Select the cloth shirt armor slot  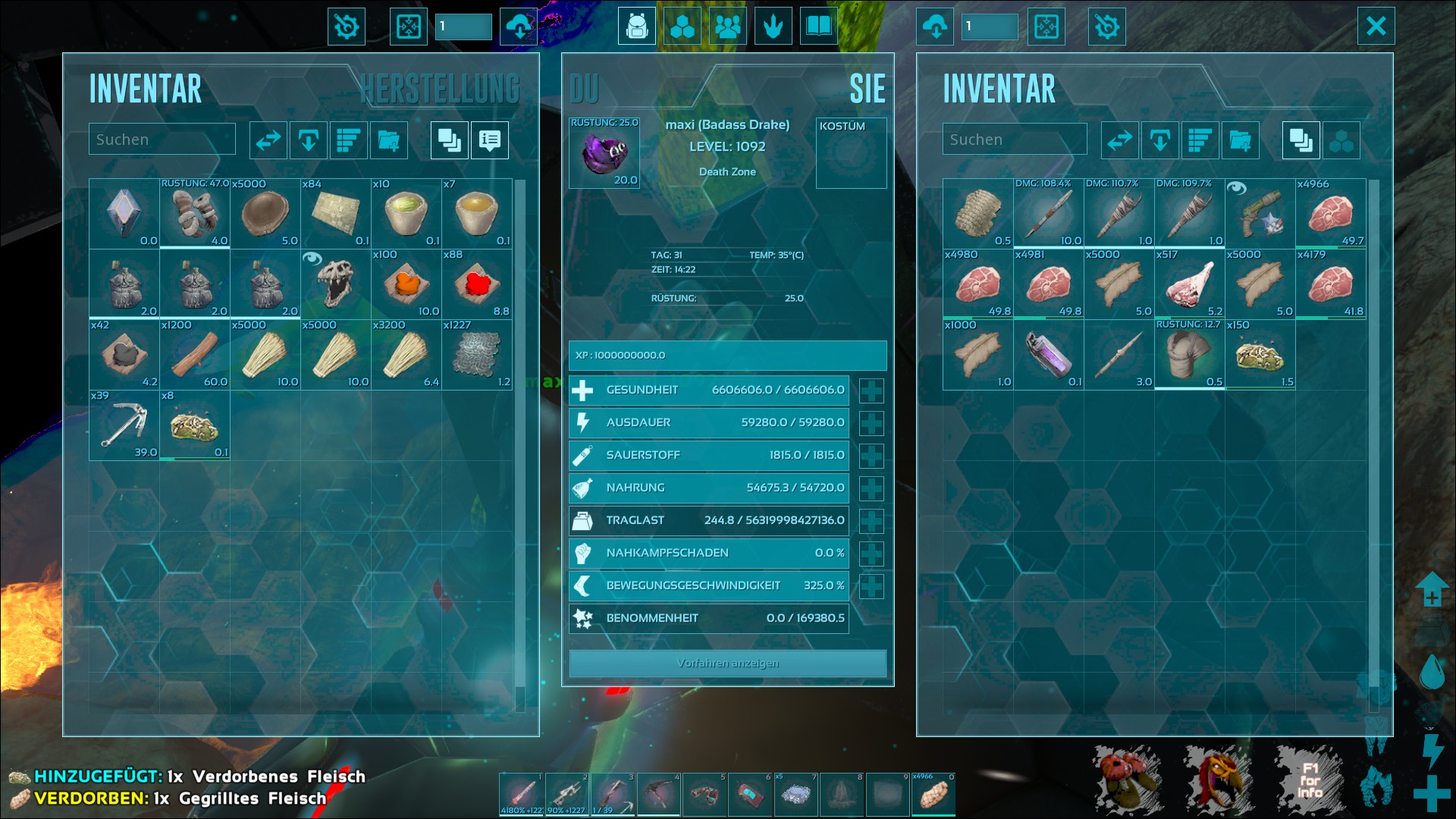point(1189,355)
